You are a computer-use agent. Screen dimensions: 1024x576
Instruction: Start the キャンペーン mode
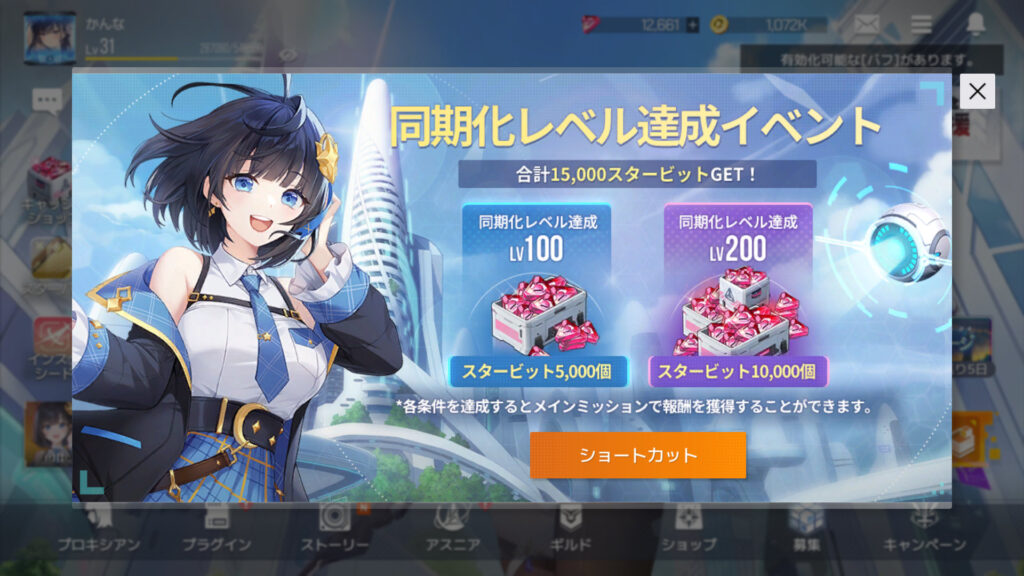(924, 528)
